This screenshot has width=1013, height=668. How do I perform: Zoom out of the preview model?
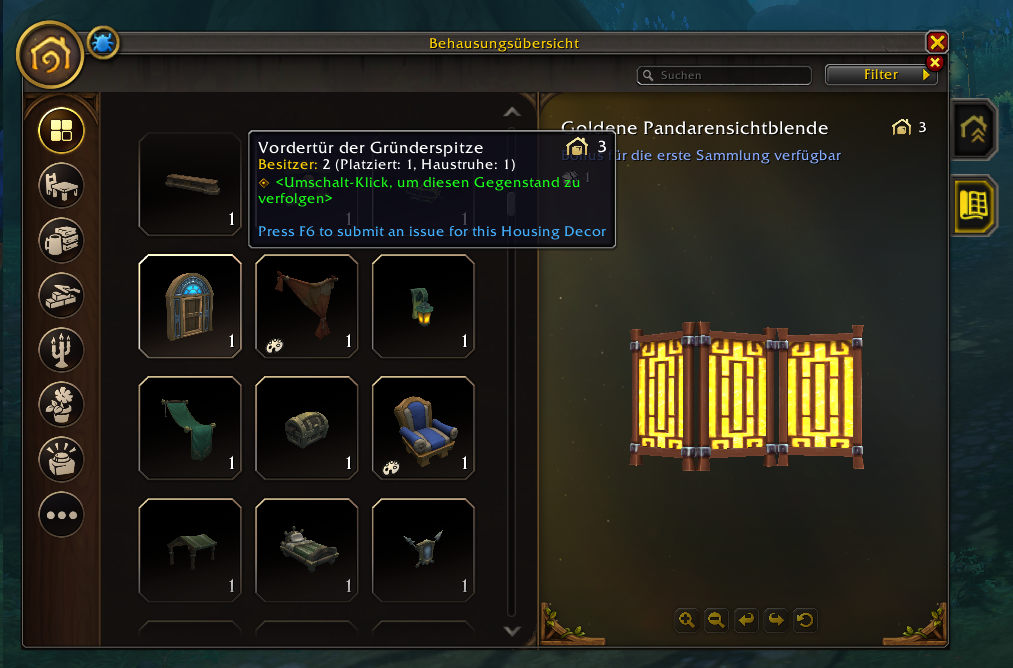tap(716, 620)
